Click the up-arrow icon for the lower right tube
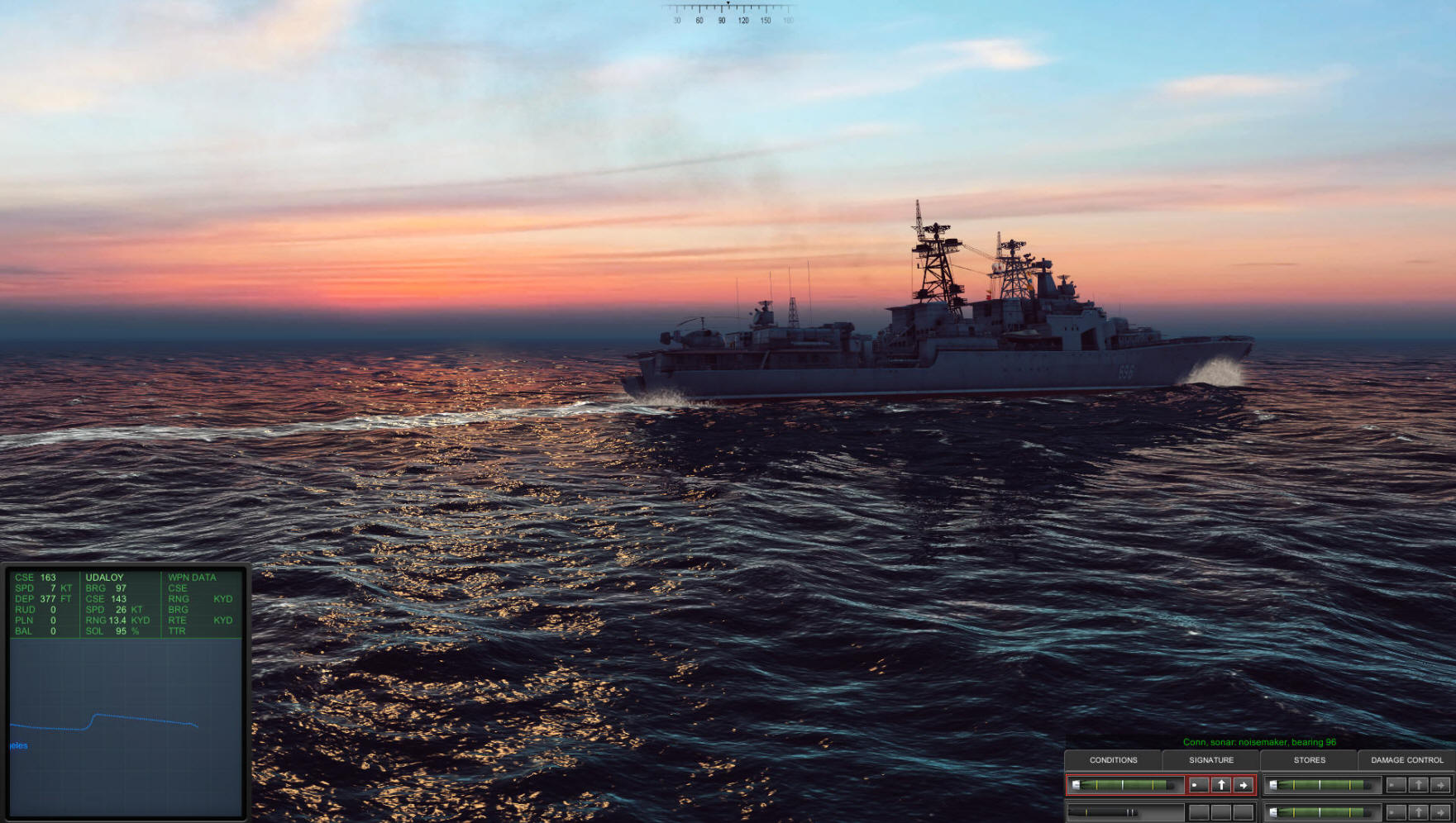Image resolution: width=1456 pixels, height=823 pixels. click(x=1418, y=812)
